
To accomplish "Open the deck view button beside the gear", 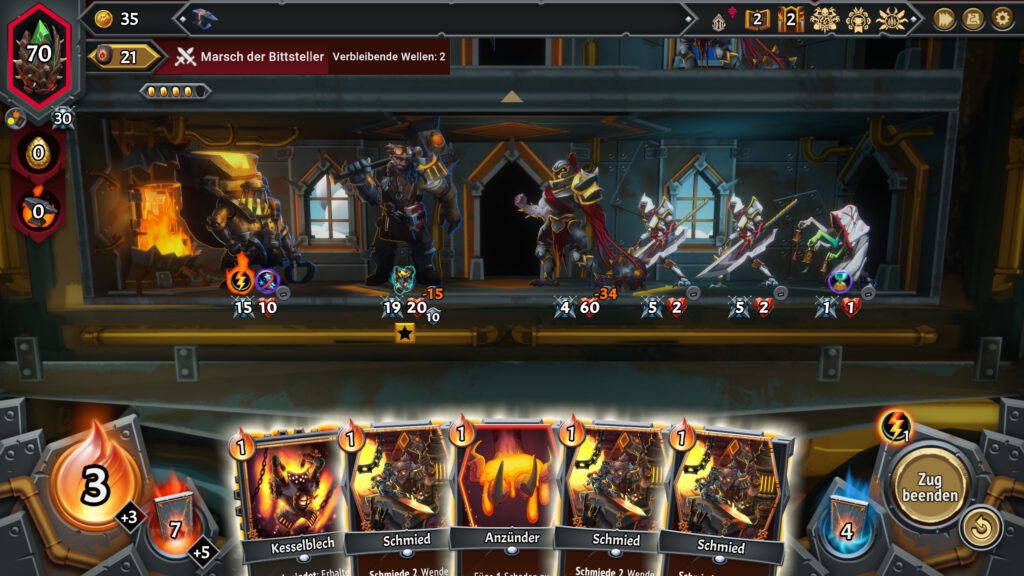I will pyautogui.click(x=973, y=18).
